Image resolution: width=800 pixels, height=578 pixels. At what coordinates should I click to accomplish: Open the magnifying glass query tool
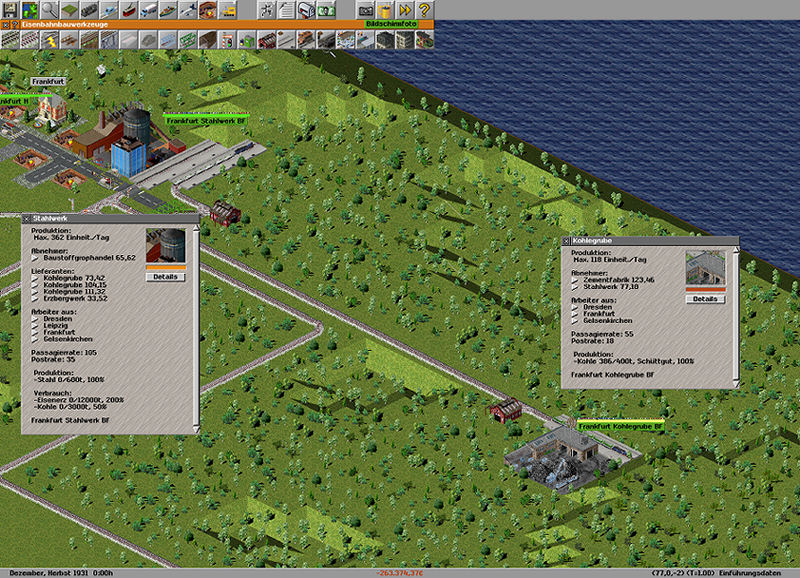tap(49, 9)
